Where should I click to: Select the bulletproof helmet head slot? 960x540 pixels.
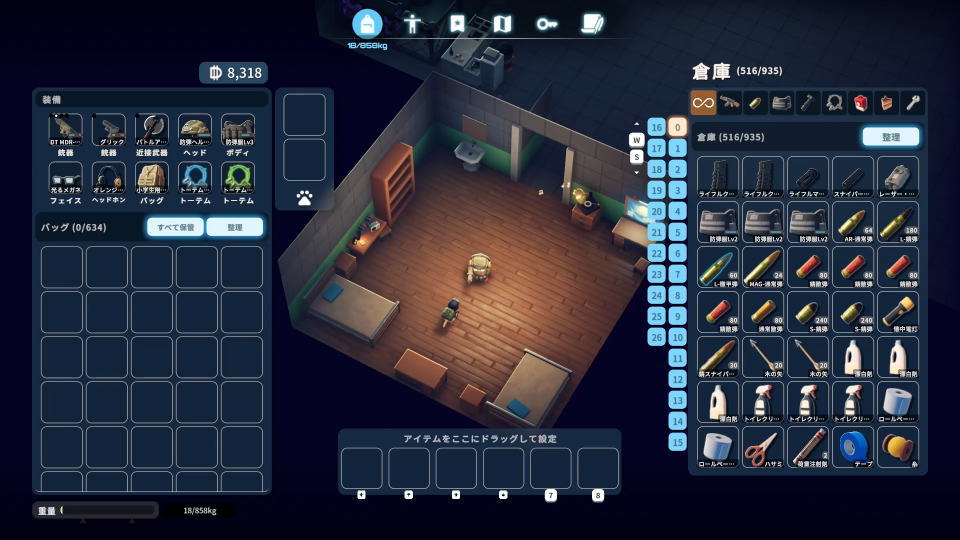(195, 131)
